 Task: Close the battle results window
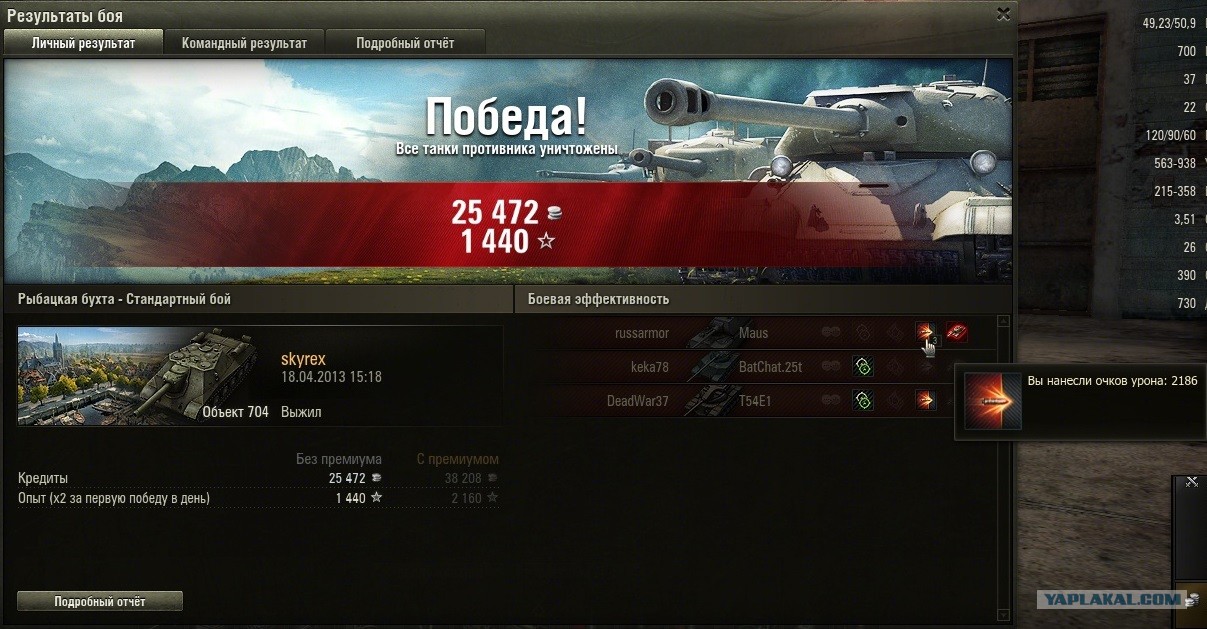coord(1003,14)
